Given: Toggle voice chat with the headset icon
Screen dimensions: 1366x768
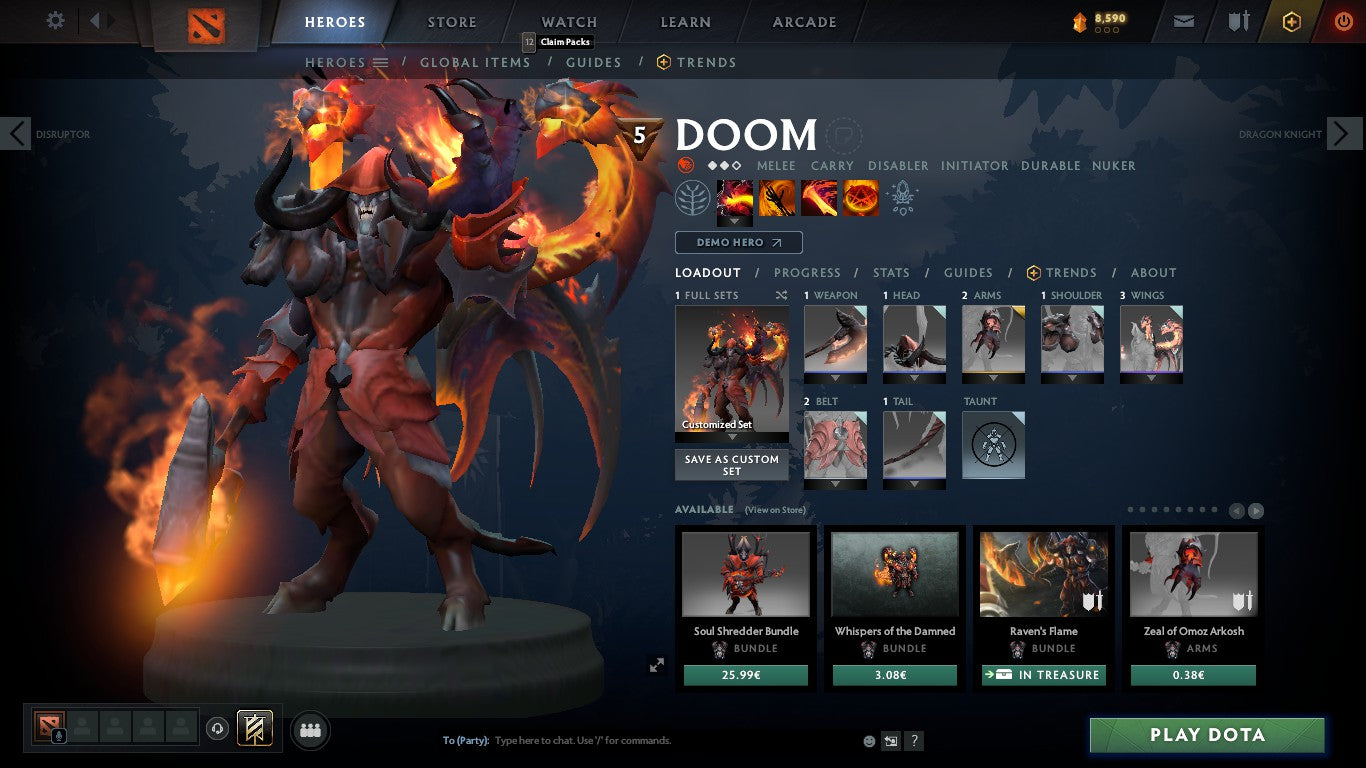Looking at the screenshot, I should (x=217, y=728).
